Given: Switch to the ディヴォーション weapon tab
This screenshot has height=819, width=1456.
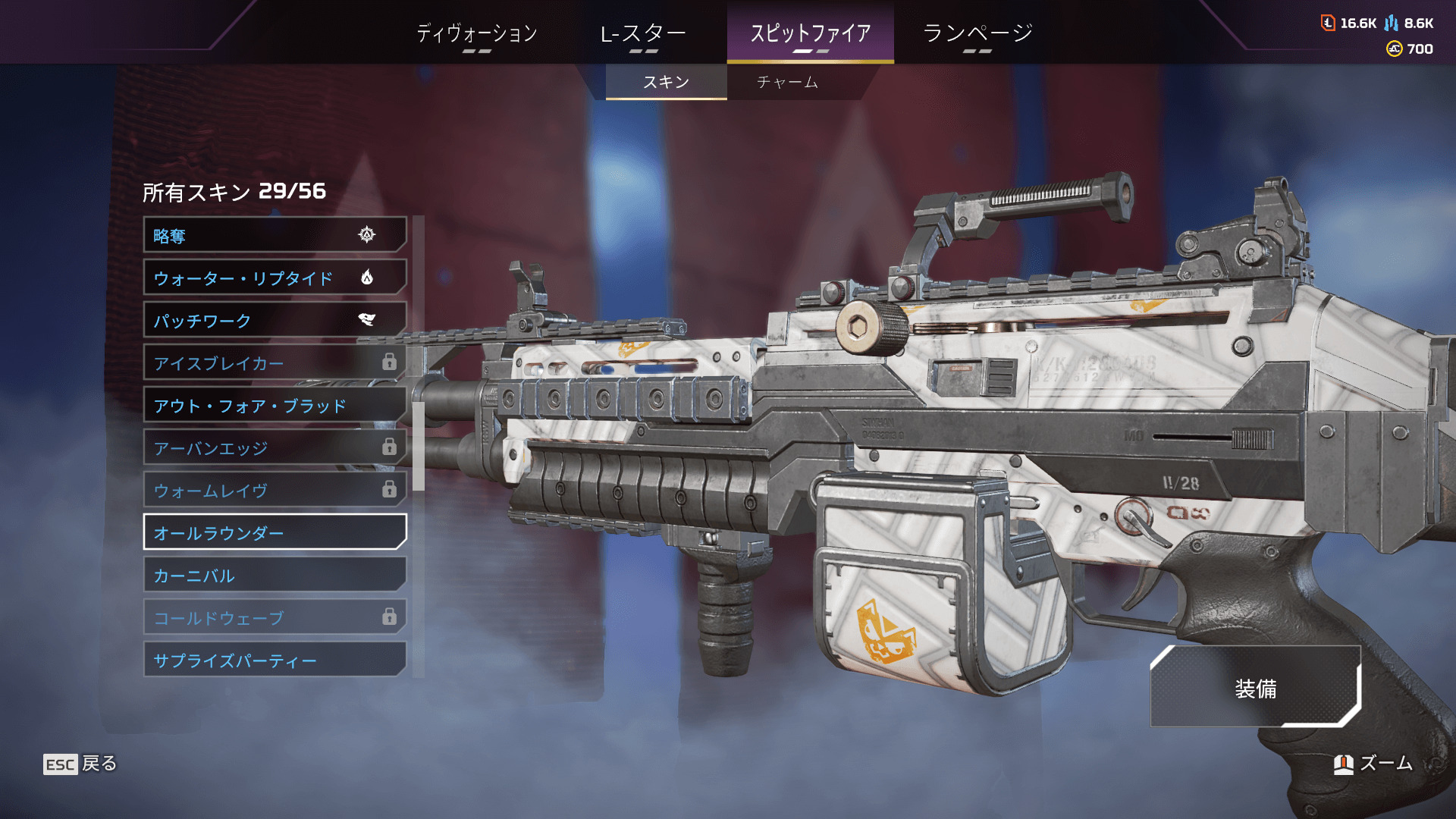Looking at the screenshot, I should pos(477,33).
